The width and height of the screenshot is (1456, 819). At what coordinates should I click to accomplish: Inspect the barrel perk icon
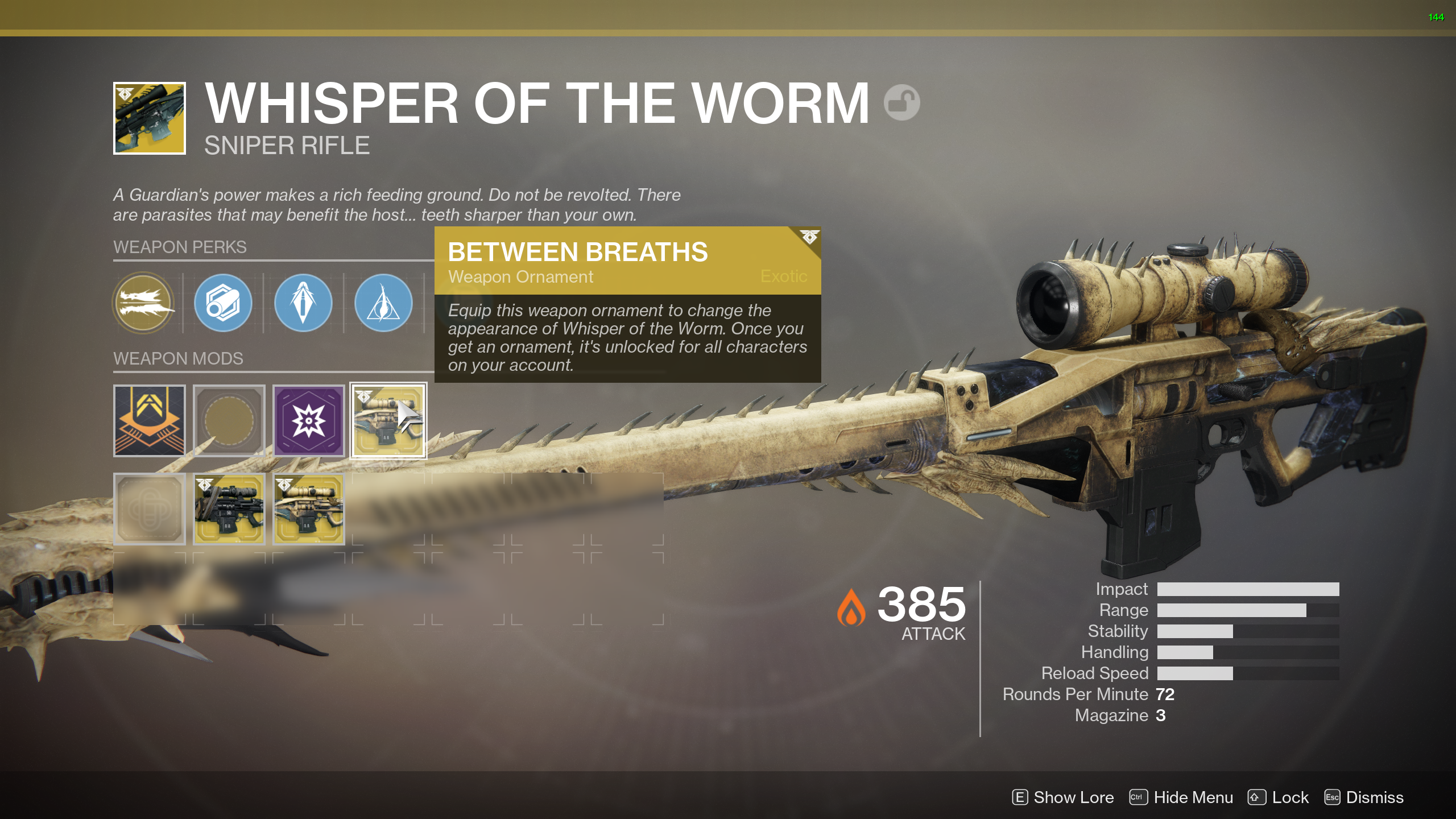(x=223, y=303)
